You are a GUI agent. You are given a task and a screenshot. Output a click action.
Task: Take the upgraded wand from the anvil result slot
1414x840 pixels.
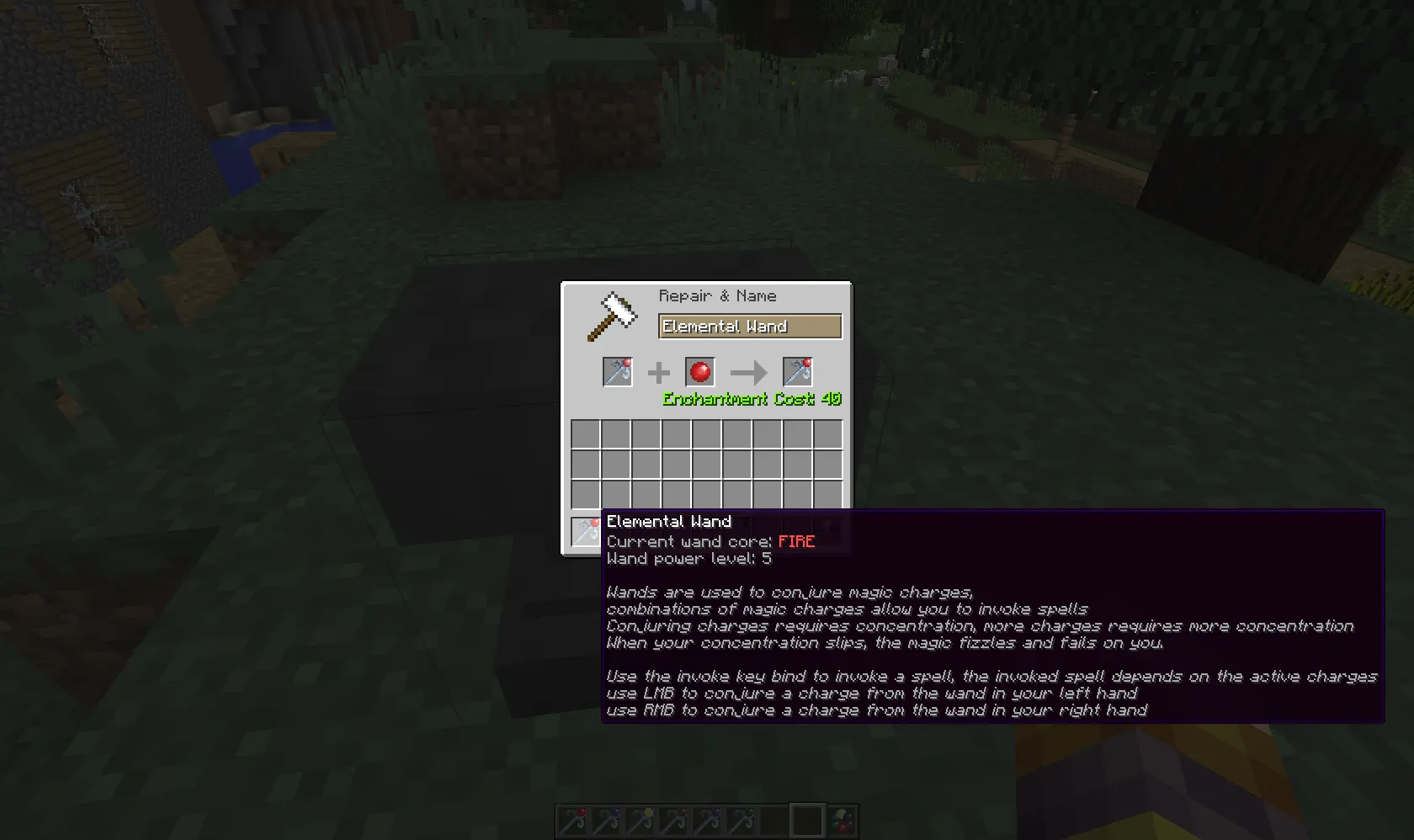[798, 371]
